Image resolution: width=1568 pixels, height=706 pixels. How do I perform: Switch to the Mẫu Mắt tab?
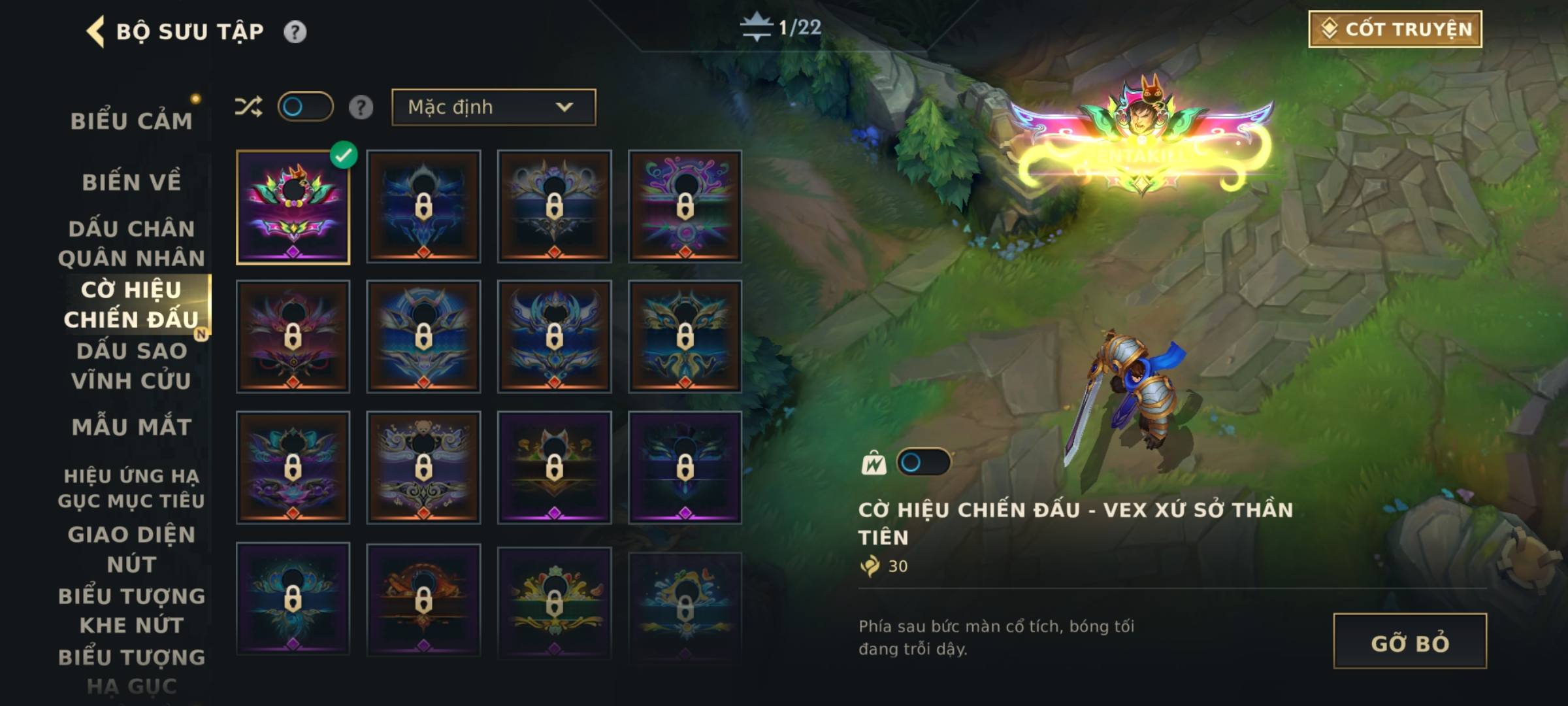pos(131,427)
